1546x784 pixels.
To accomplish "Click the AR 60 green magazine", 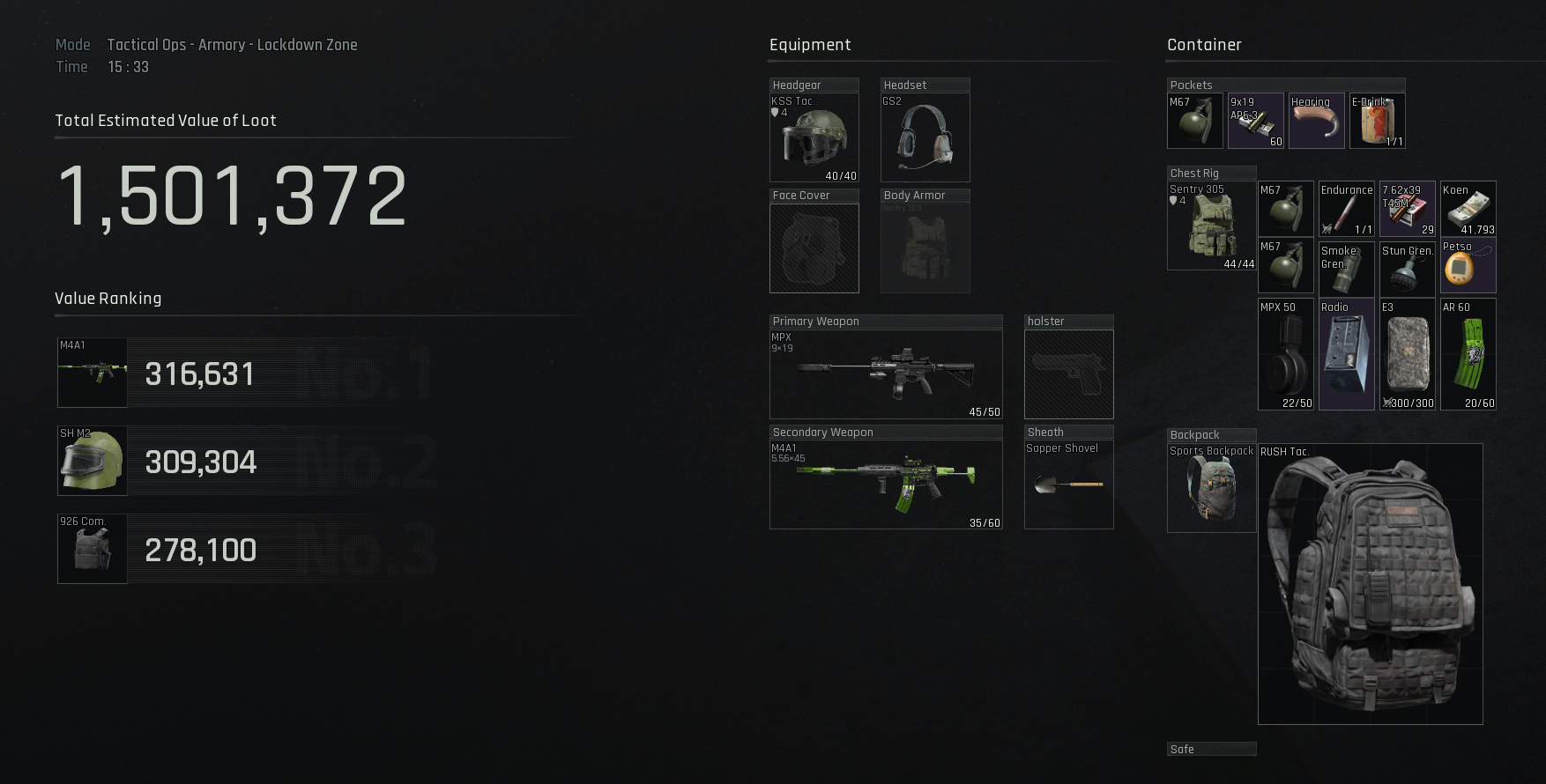I will (1468, 354).
